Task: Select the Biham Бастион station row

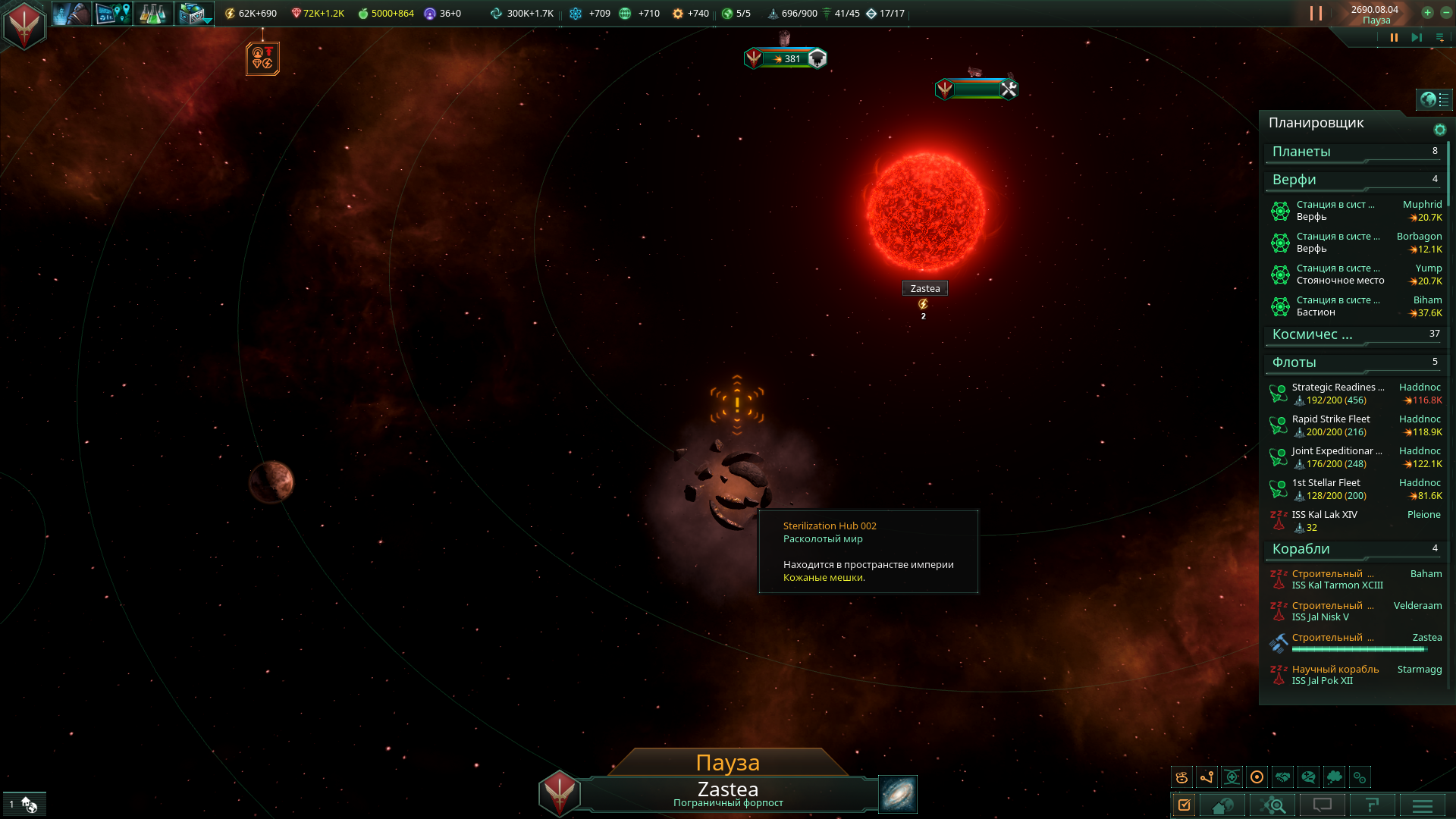Action: click(x=1354, y=306)
